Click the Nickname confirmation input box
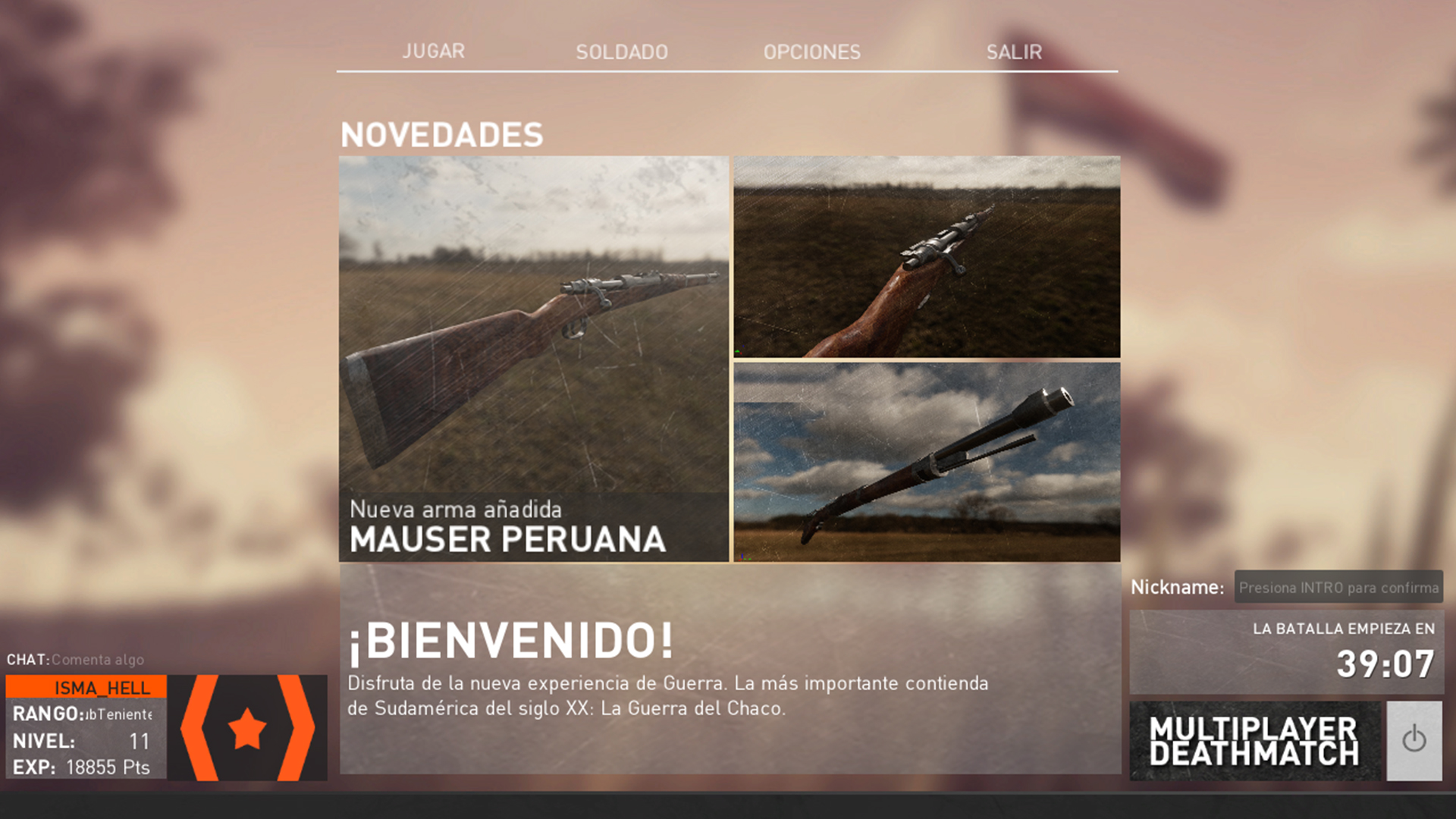The image size is (1456, 819). (x=1338, y=588)
